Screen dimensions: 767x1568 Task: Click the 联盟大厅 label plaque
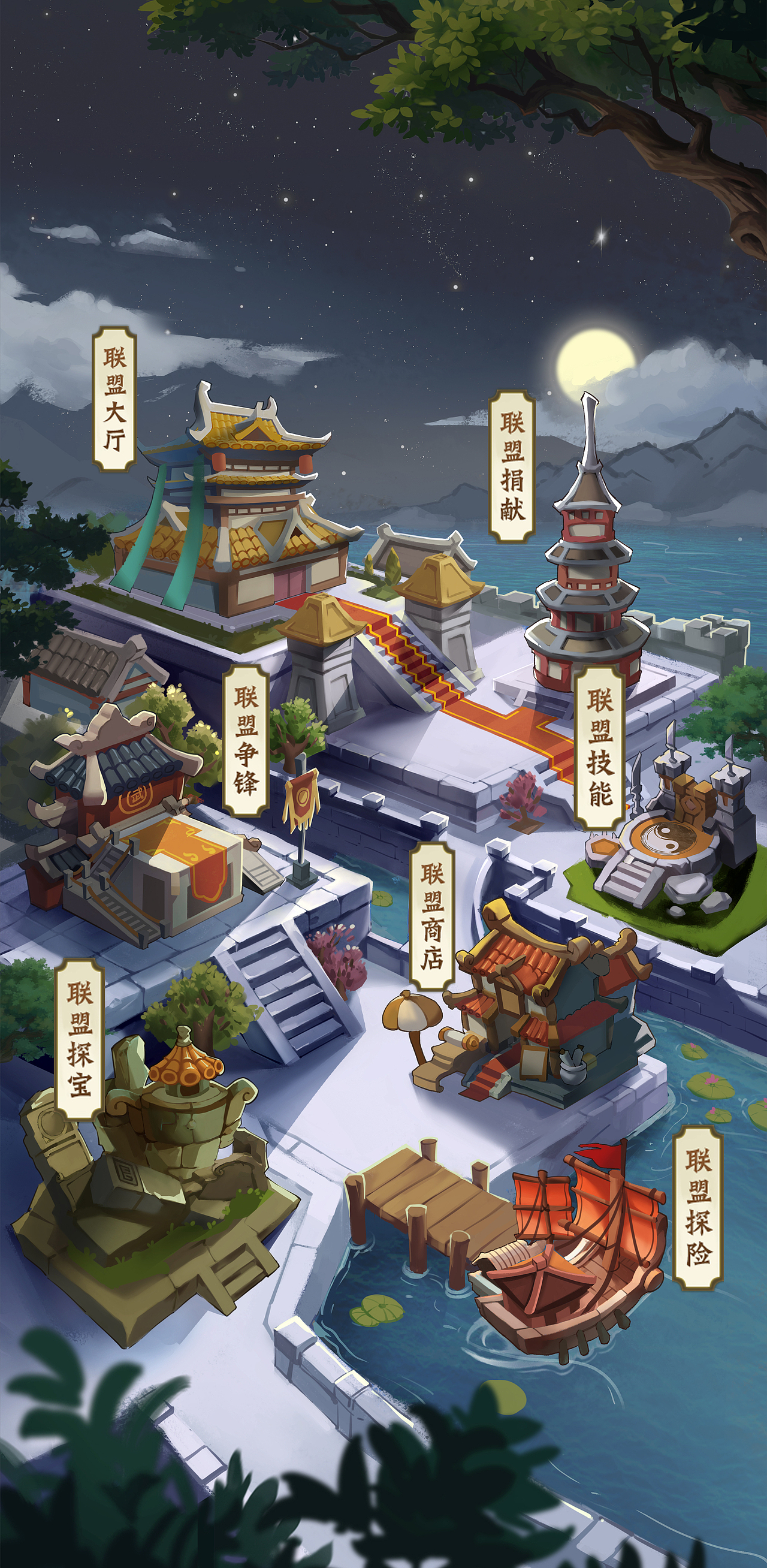point(116,402)
